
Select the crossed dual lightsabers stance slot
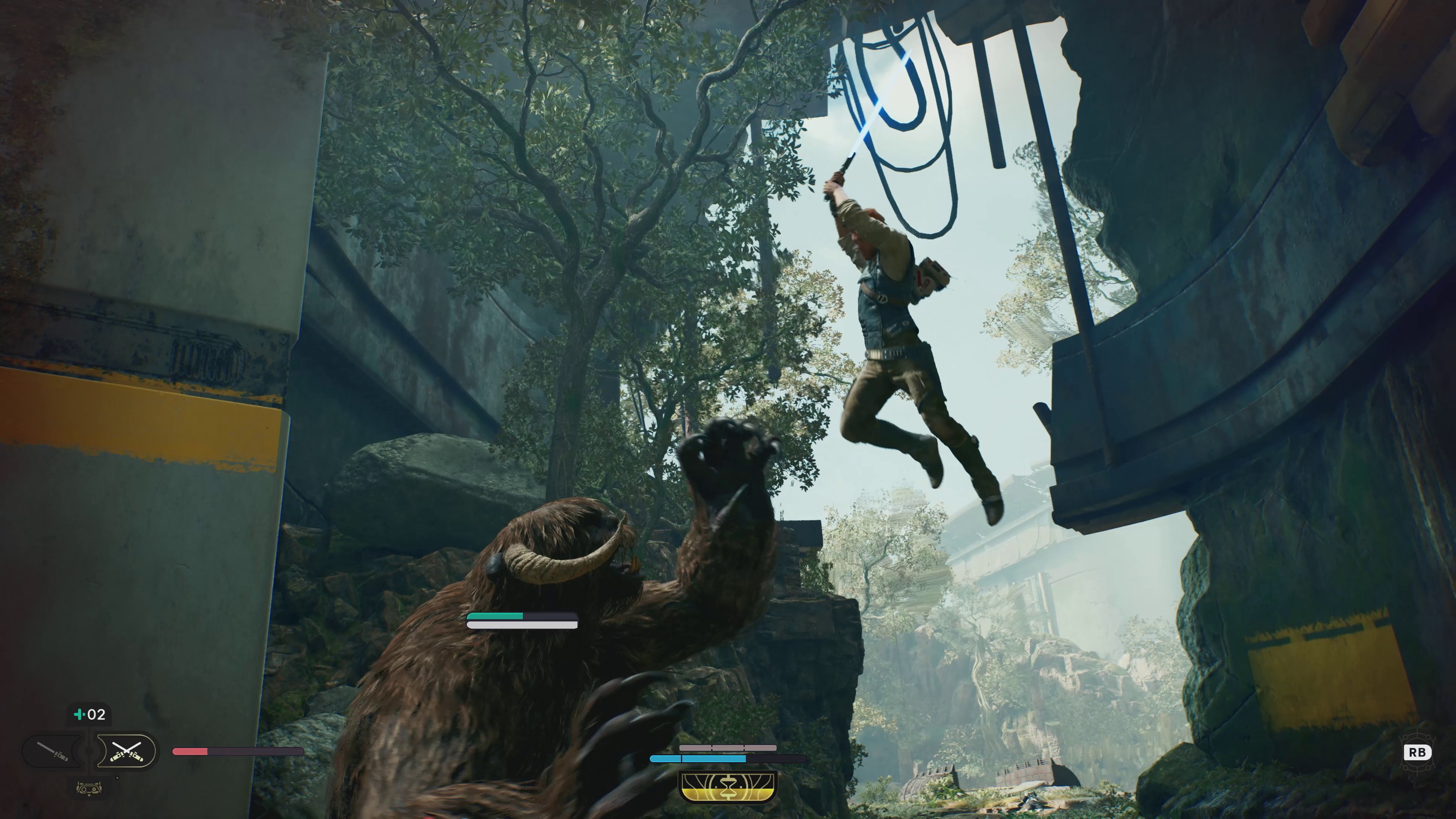tap(126, 751)
